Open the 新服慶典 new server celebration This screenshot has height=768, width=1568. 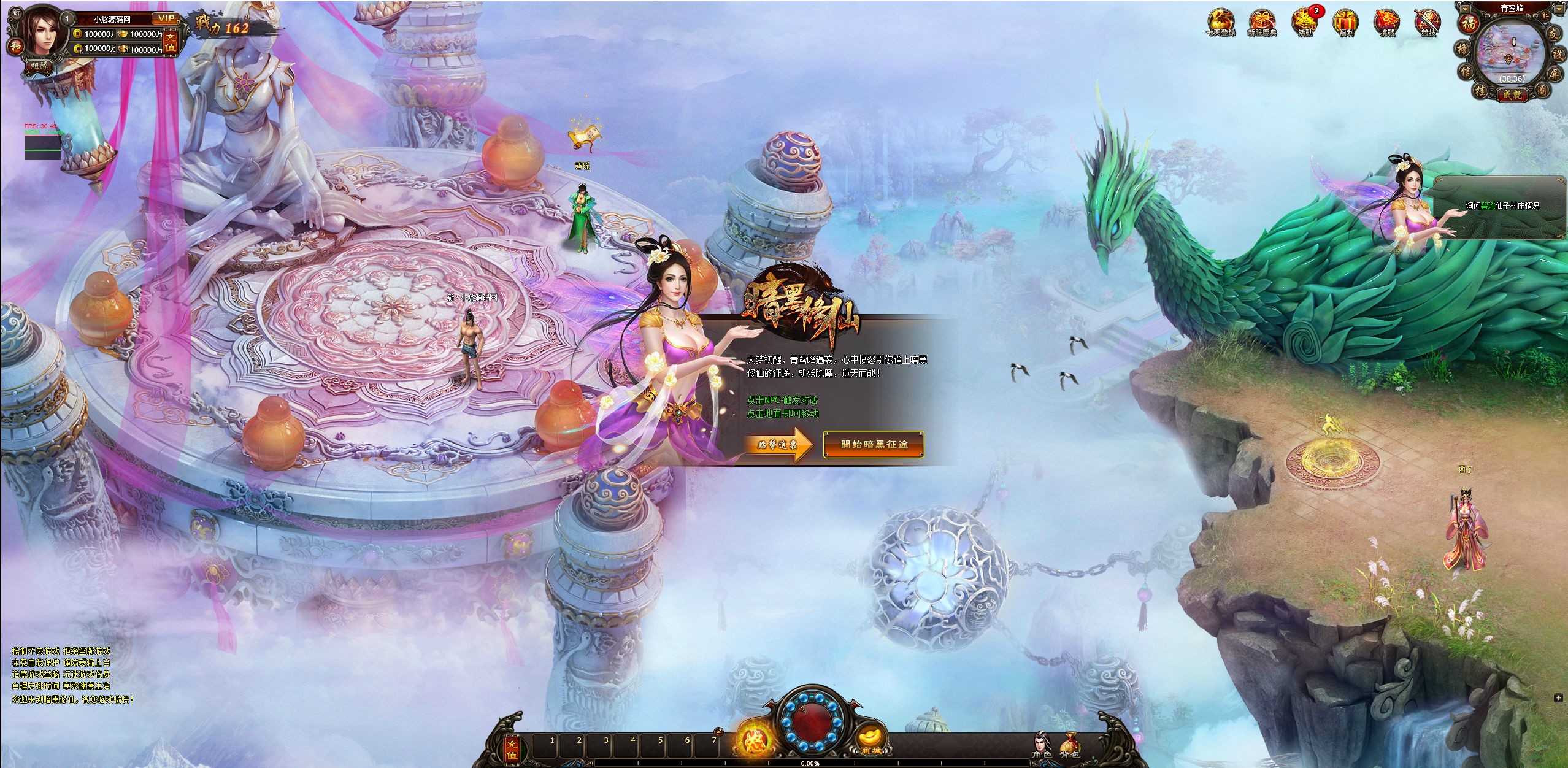point(1262,22)
